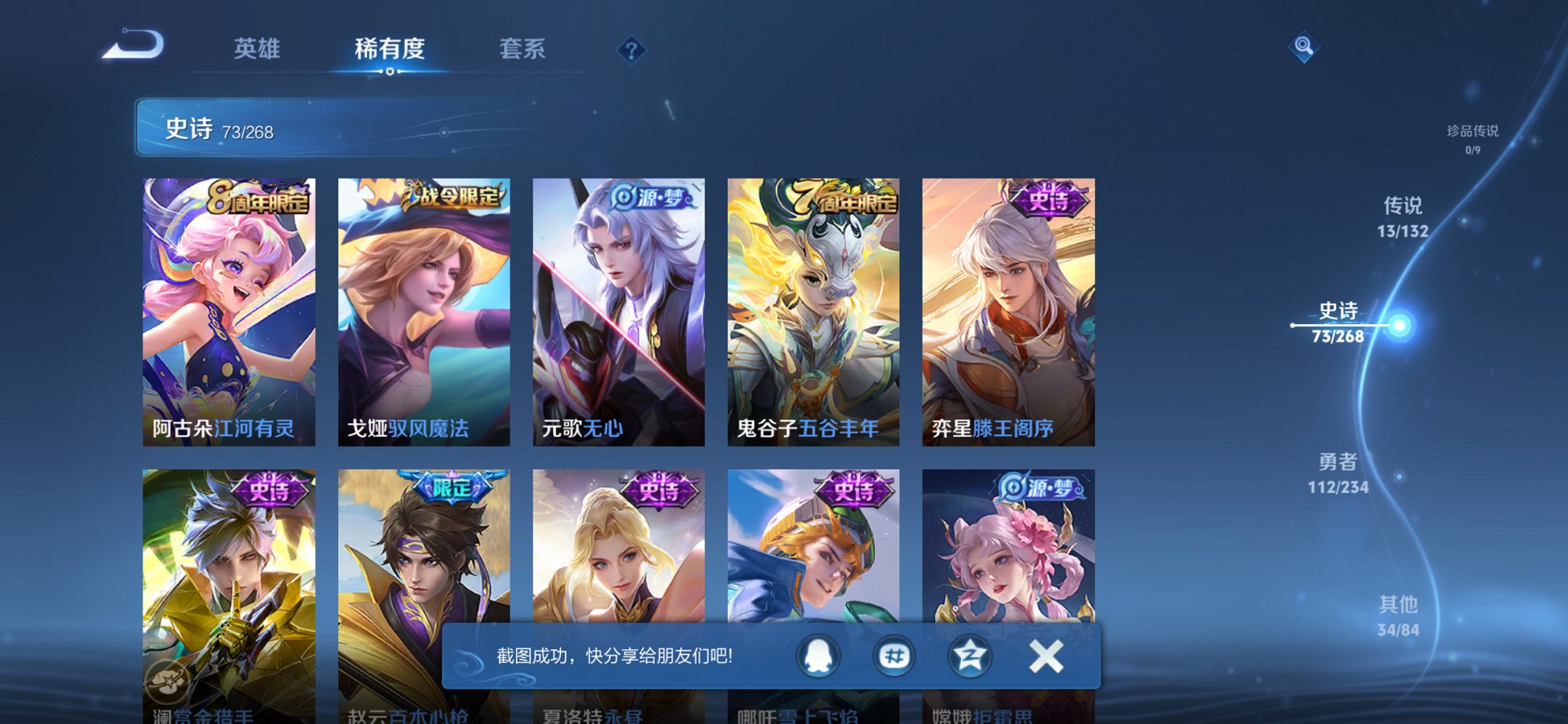Switch to the 套系 tab
Screen dimensions: 1568x724
tap(523, 49)
